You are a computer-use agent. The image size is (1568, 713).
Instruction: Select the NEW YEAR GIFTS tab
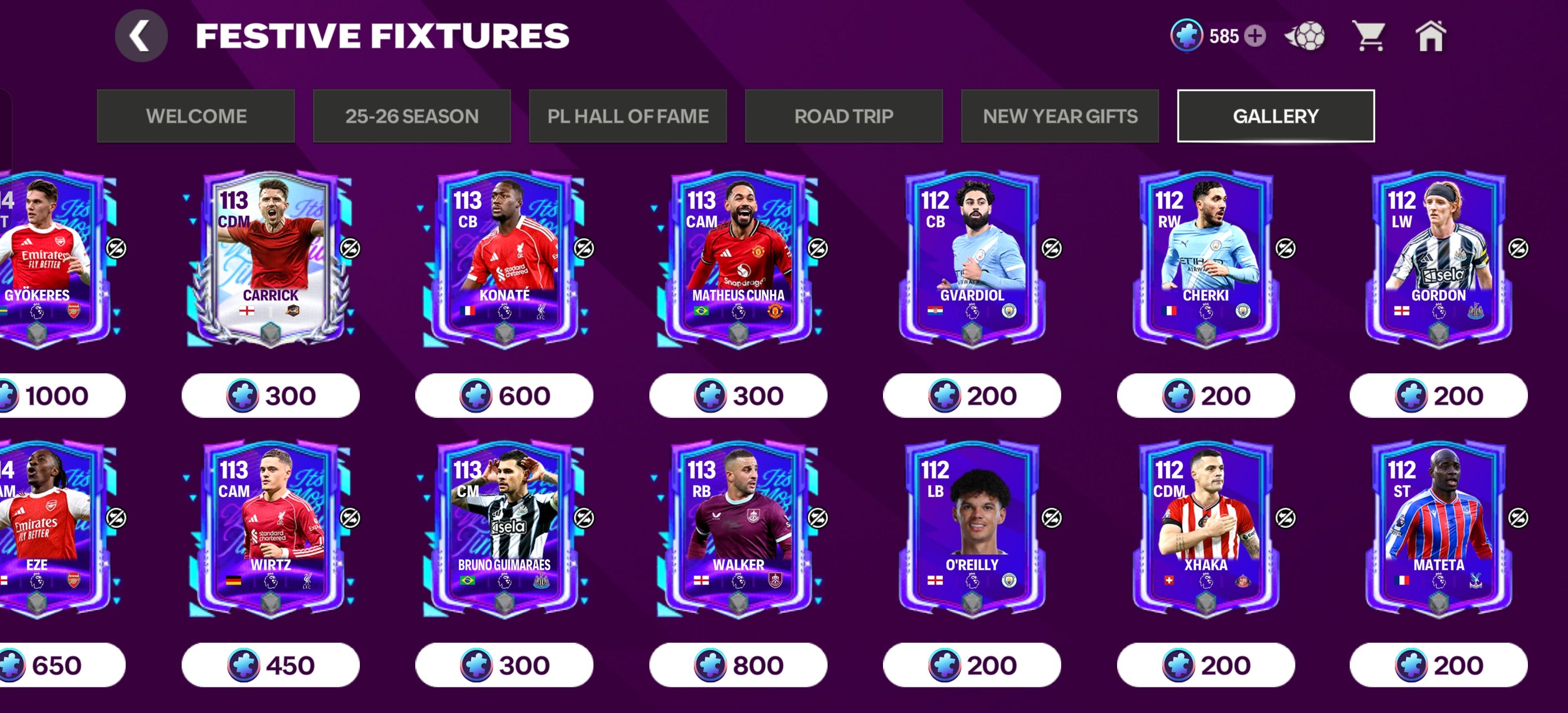(x=1060, y=116)
